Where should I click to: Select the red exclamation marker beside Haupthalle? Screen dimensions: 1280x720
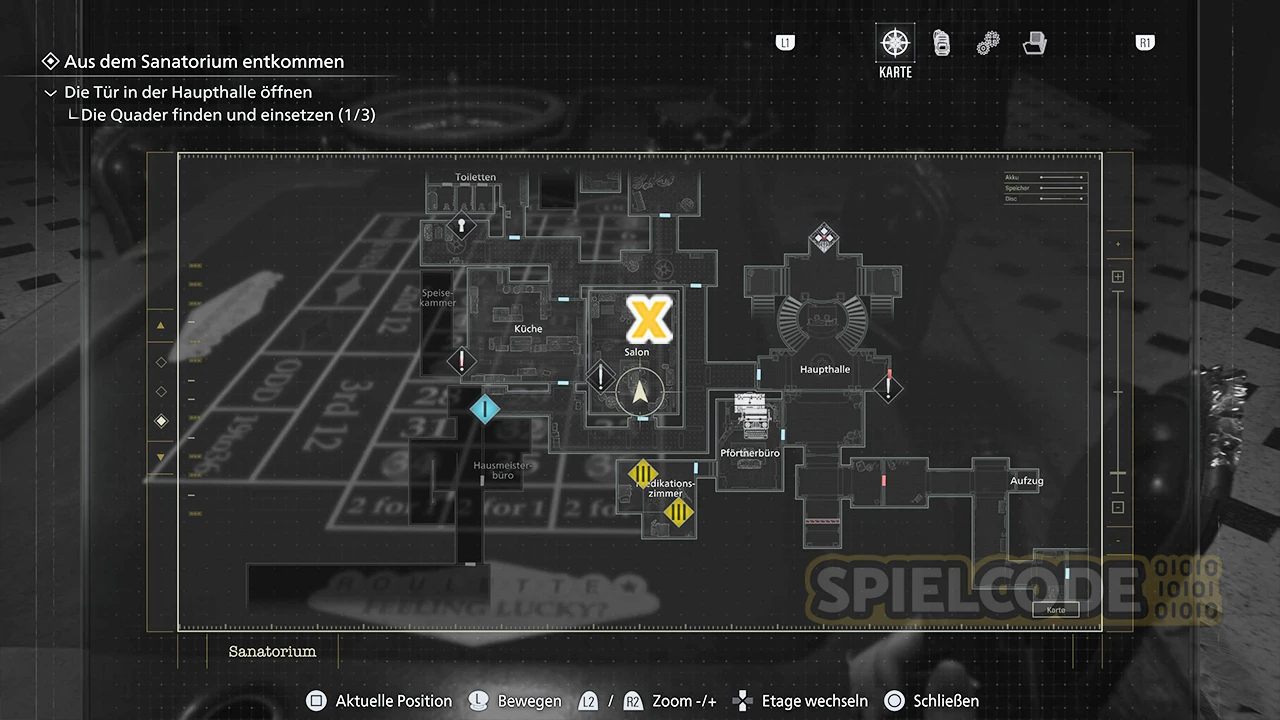click(888, 387)
